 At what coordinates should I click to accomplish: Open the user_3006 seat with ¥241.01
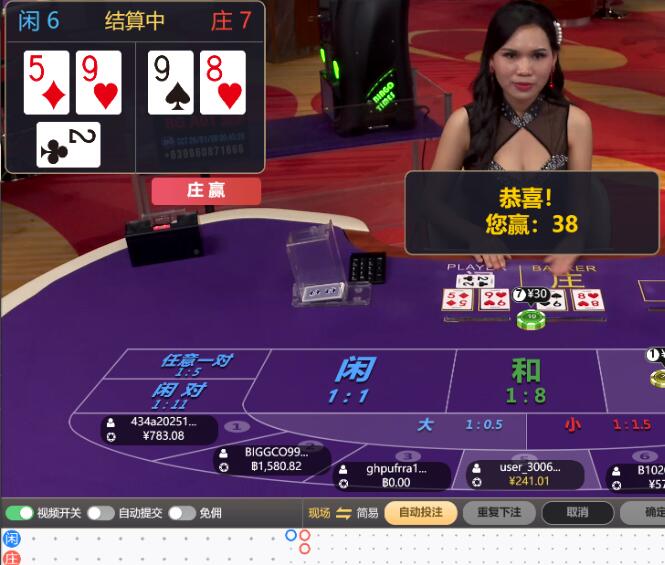click(527, 474)
